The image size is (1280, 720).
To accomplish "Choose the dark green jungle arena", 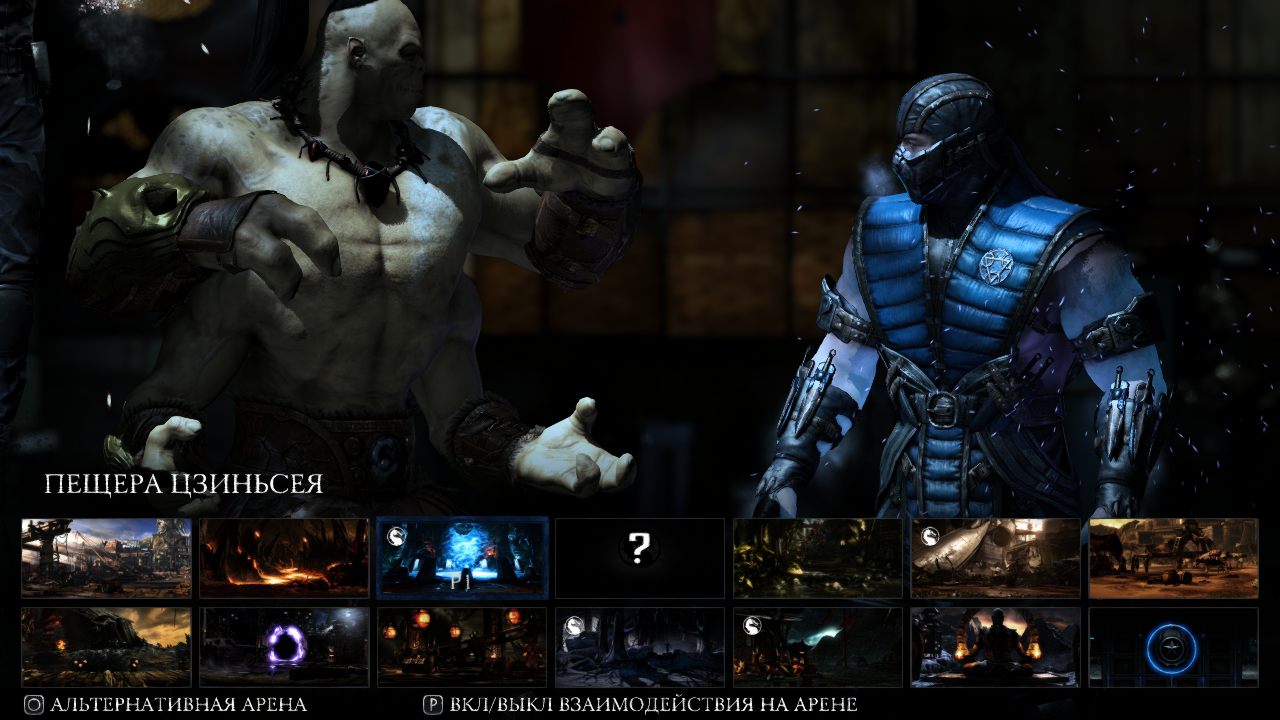I will 818,558.
